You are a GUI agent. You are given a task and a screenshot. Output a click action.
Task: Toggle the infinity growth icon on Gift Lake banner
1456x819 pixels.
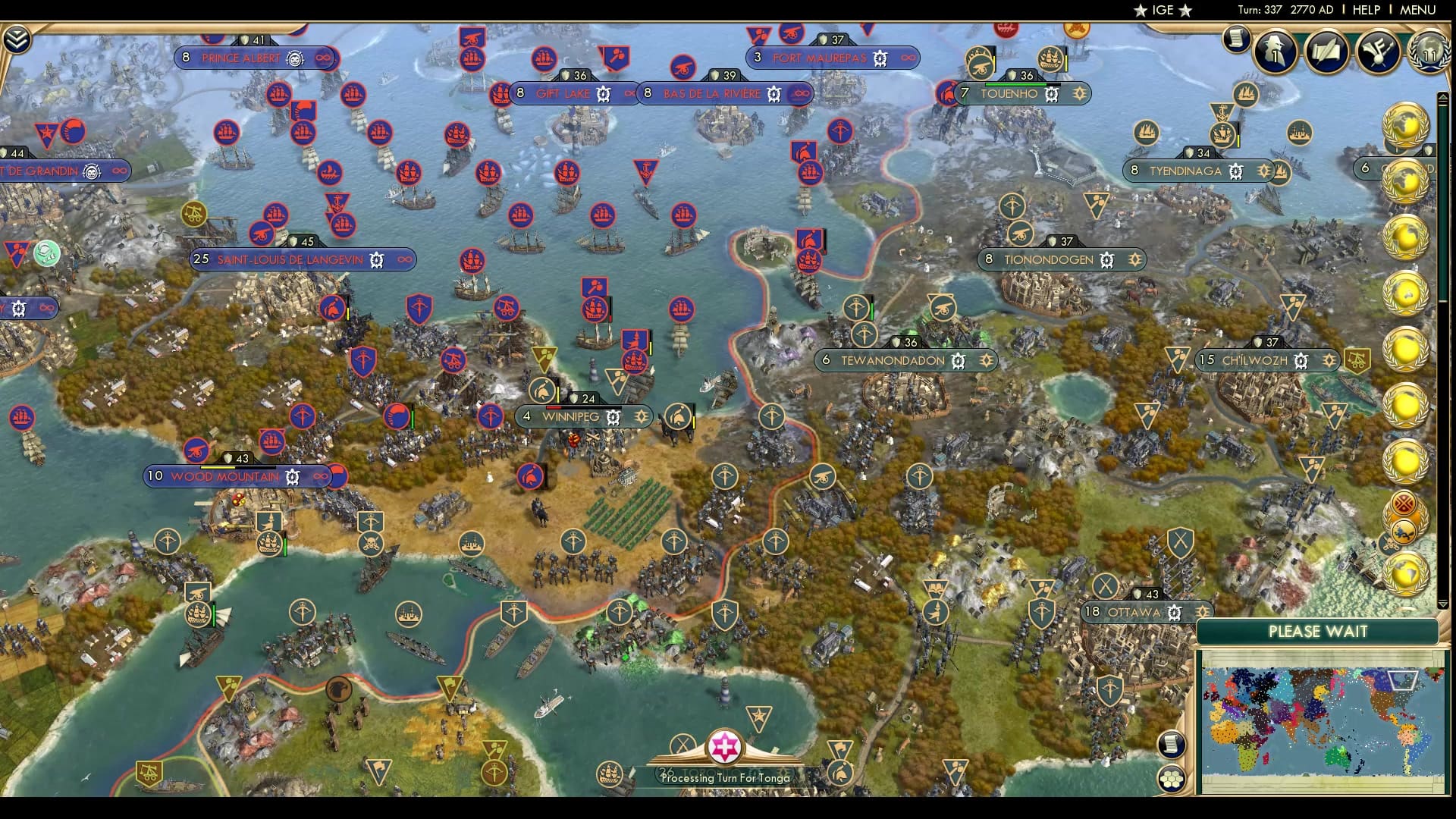tap(629, 94)
